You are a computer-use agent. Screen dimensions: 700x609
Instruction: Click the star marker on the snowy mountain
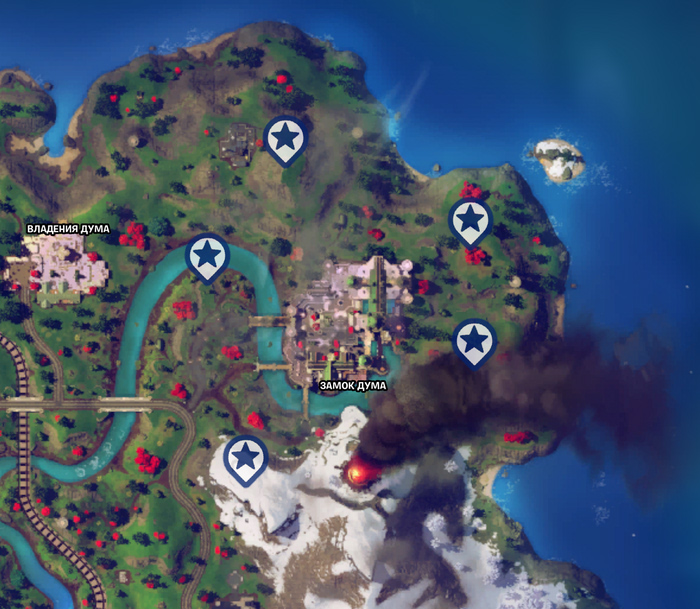tap(245, 457)
